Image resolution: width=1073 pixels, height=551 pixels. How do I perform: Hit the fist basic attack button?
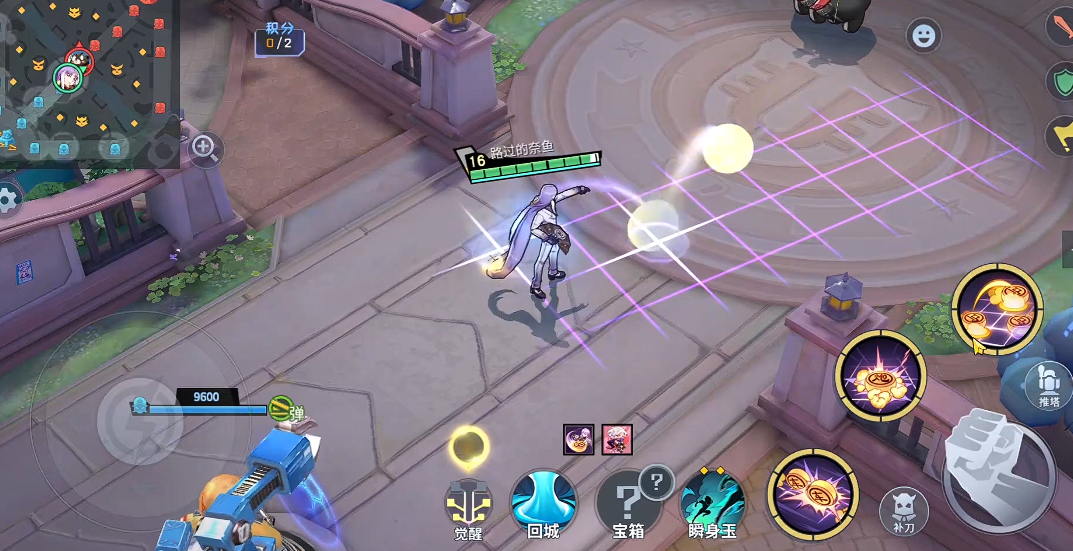pyautogui.click(x=997, y=470)
